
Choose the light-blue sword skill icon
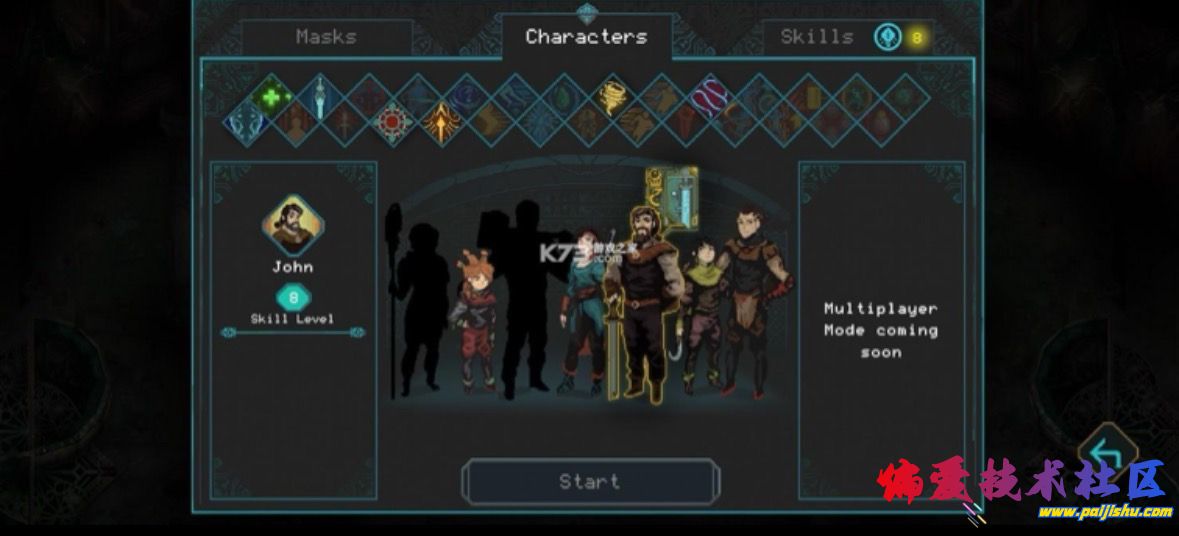tap(319, 98)
